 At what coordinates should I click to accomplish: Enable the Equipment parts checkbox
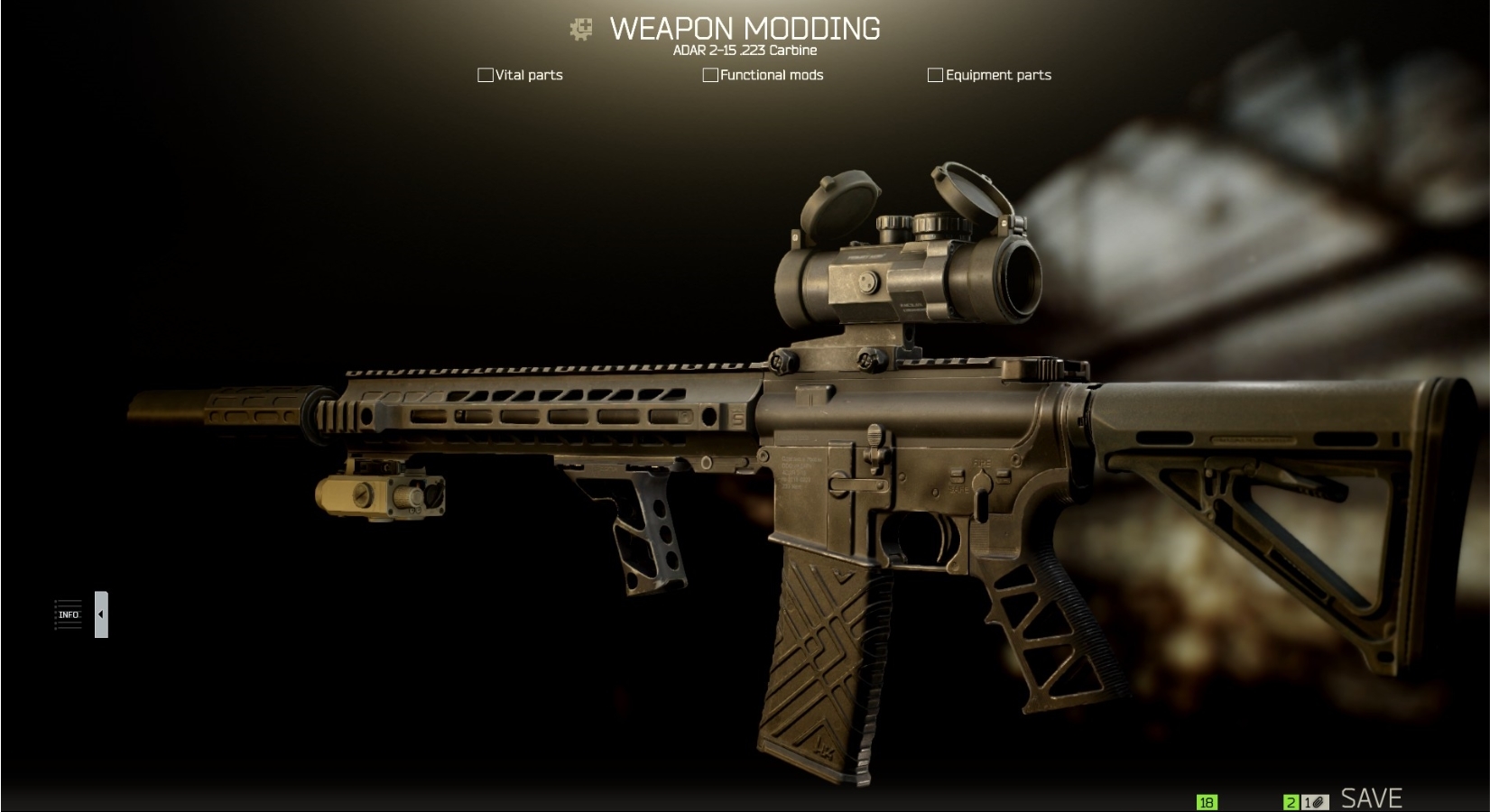click(936, 75)
